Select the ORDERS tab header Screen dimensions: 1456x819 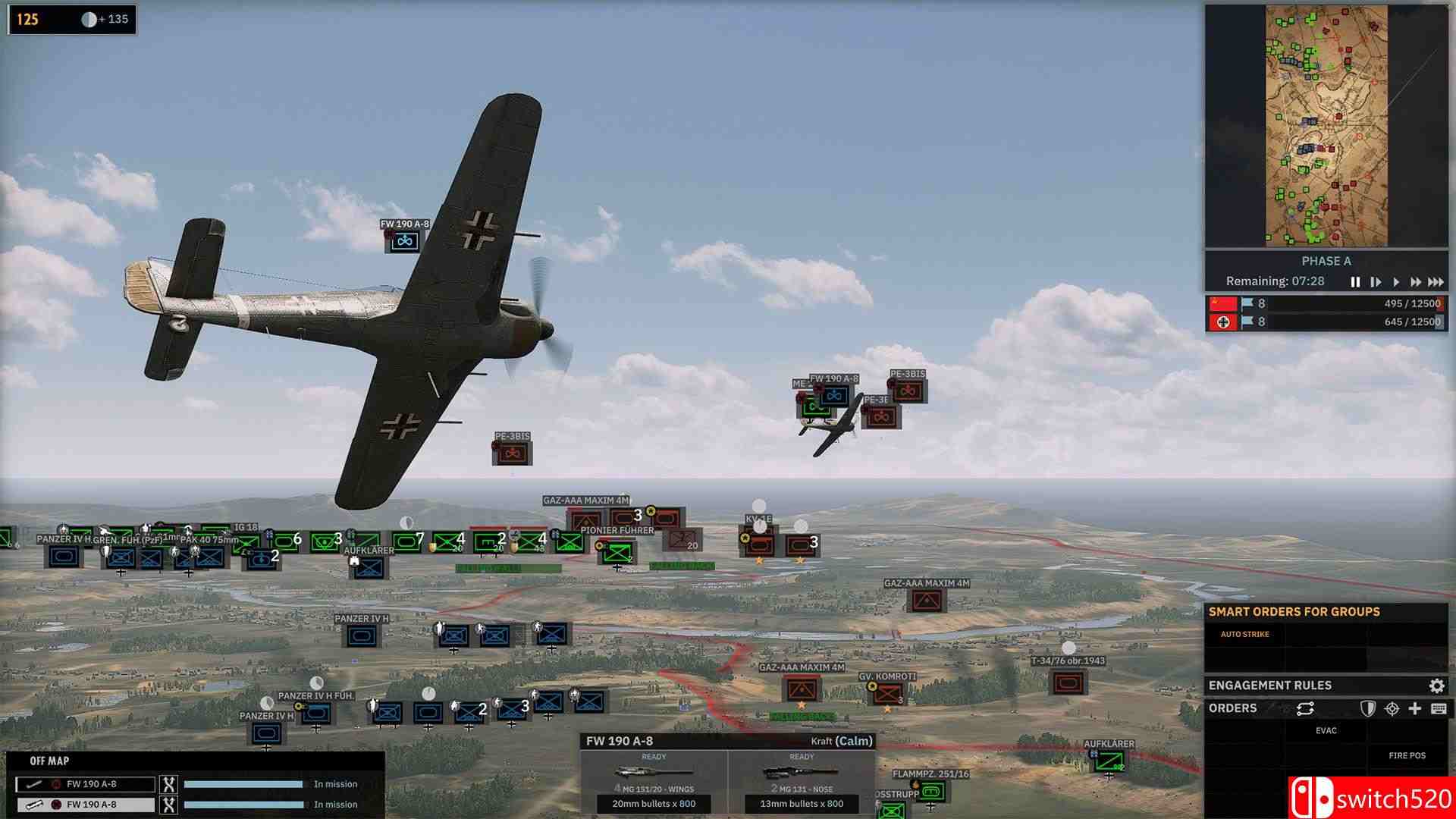1232,708
